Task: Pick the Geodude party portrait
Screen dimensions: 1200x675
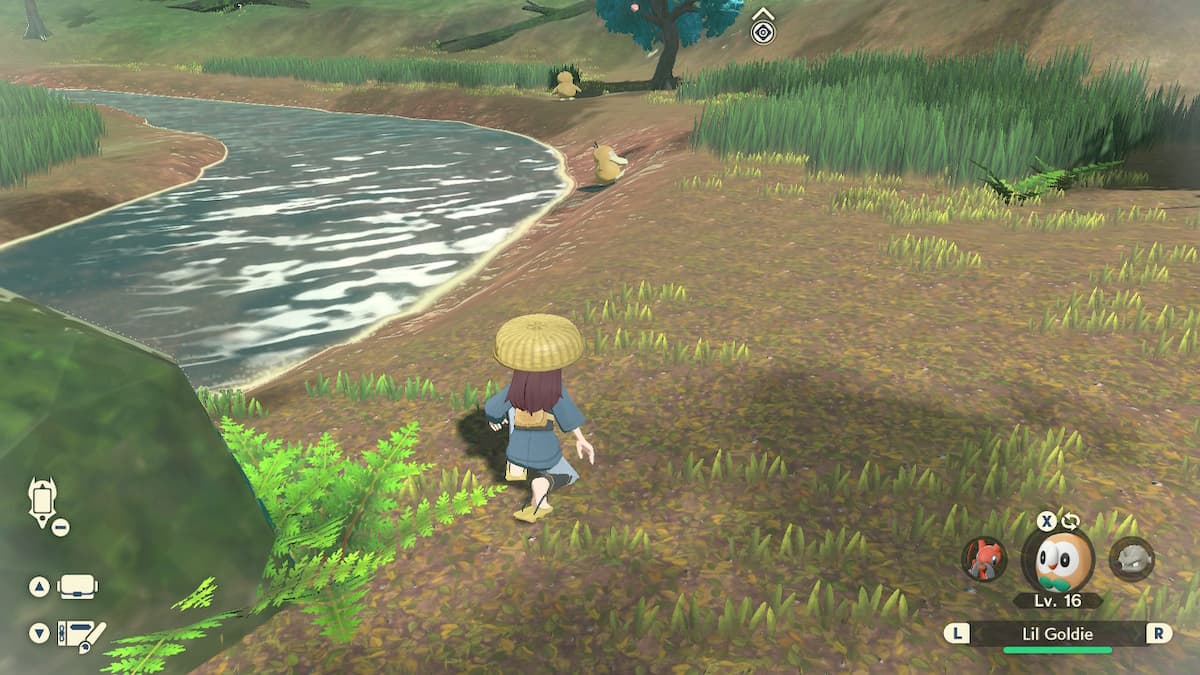Action: [1132, 558]
